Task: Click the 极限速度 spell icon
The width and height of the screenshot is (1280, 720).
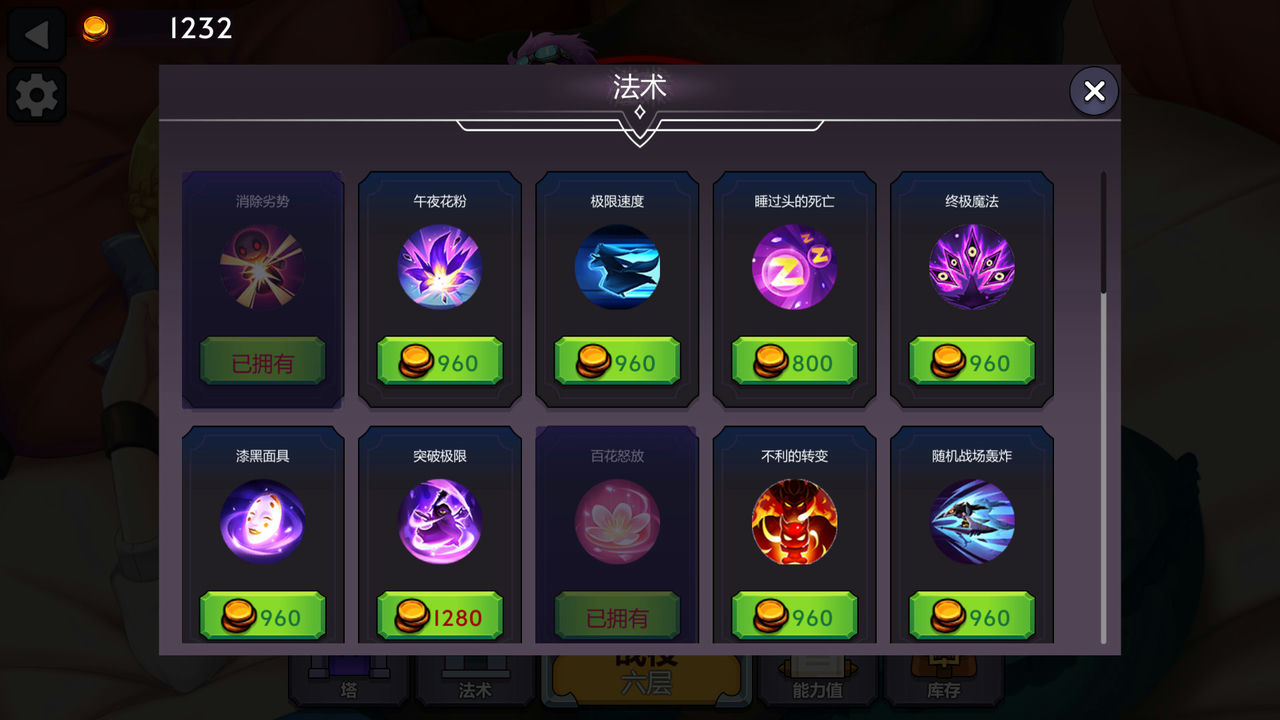Action: 616,266
